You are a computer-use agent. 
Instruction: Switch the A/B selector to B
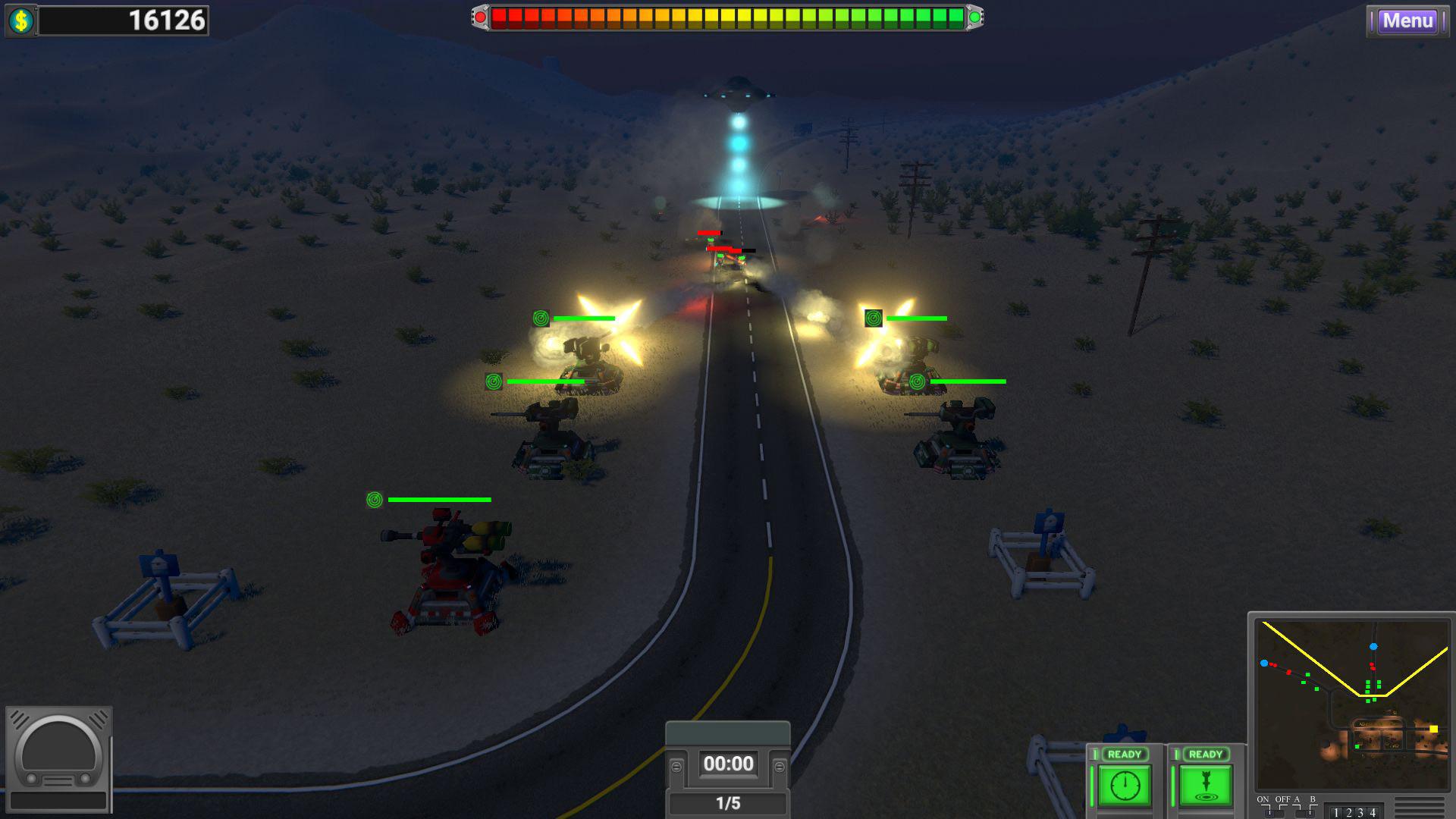(1310, 813)
